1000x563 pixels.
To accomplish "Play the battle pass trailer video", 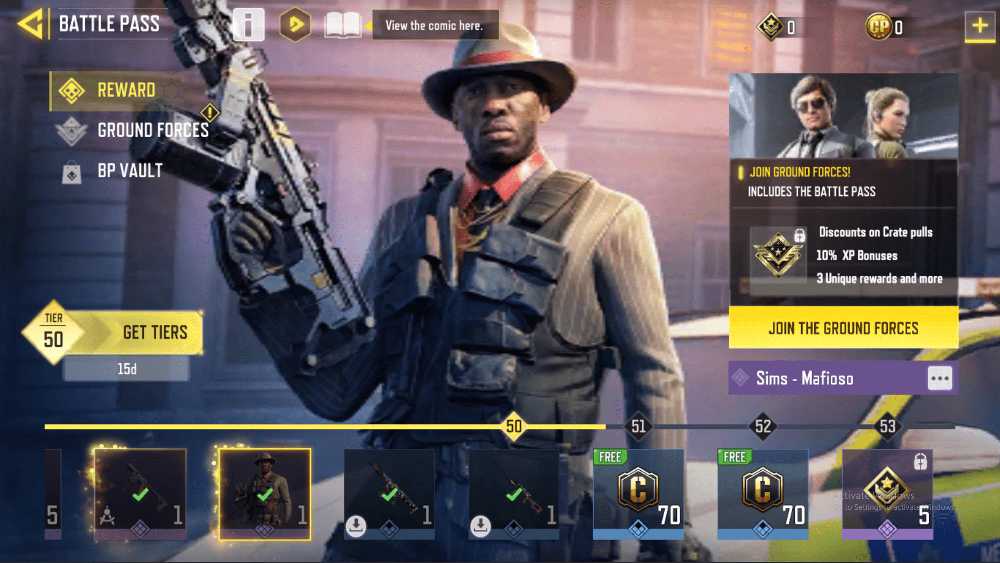I will click(294, 24).
